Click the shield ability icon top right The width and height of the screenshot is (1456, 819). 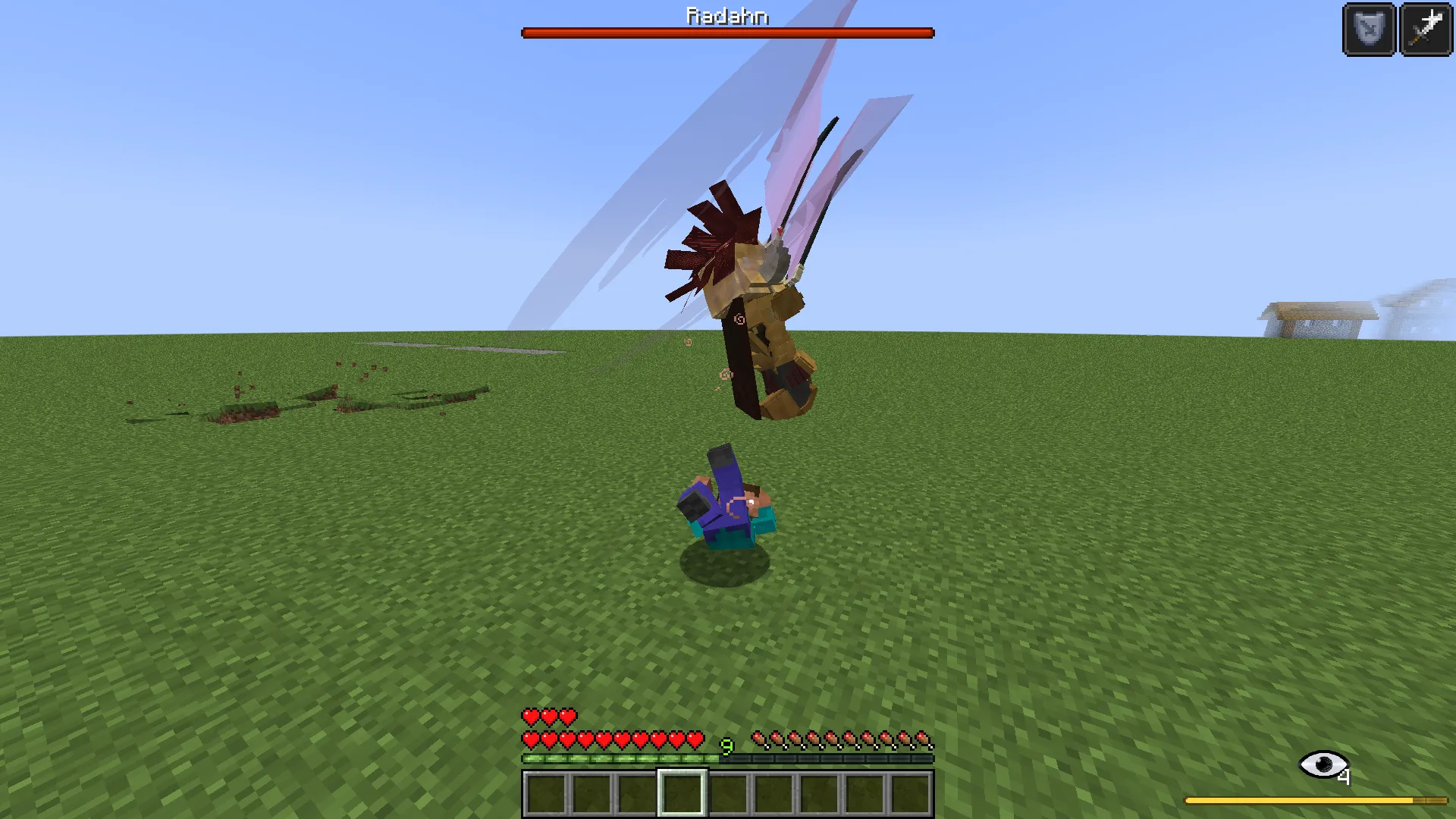pos(1370,30)
